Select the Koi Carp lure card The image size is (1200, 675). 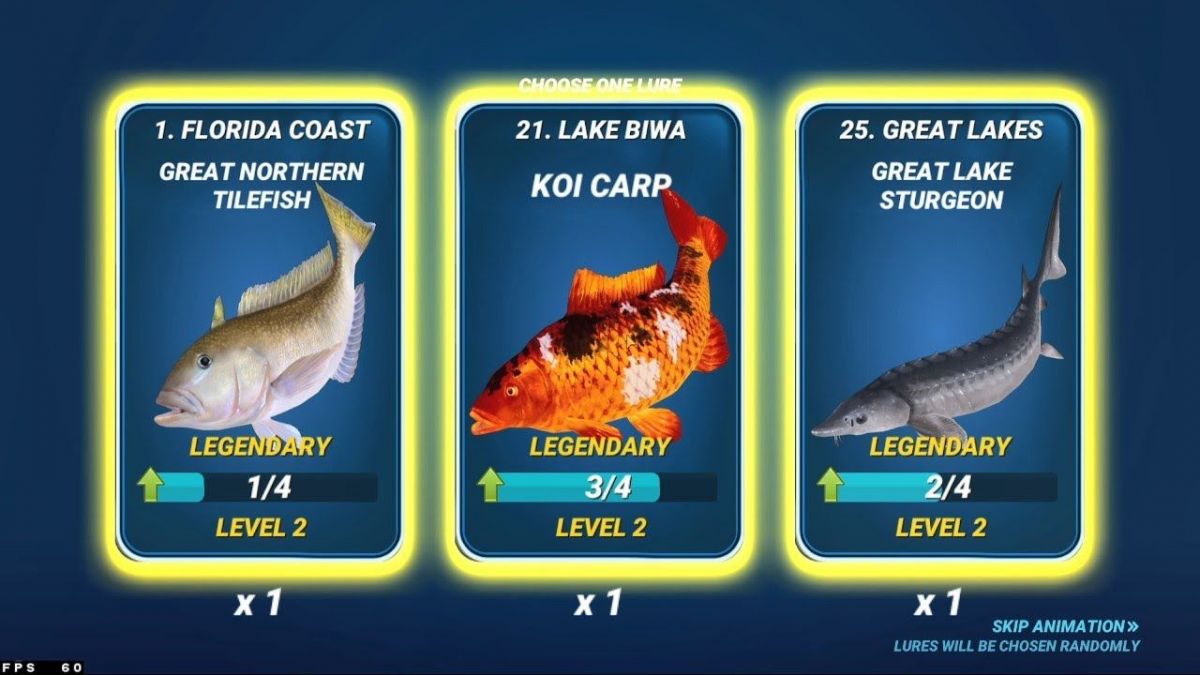pyautogui.click(x=599, y=330)
